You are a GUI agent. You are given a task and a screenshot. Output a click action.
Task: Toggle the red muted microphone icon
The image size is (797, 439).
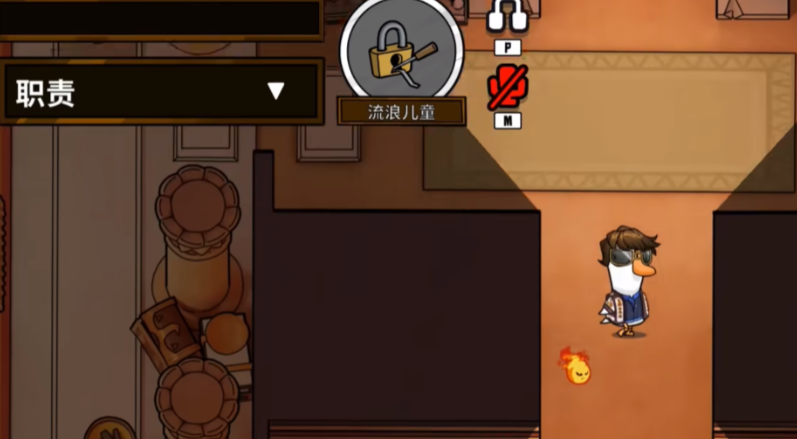[x=507, y=90]
